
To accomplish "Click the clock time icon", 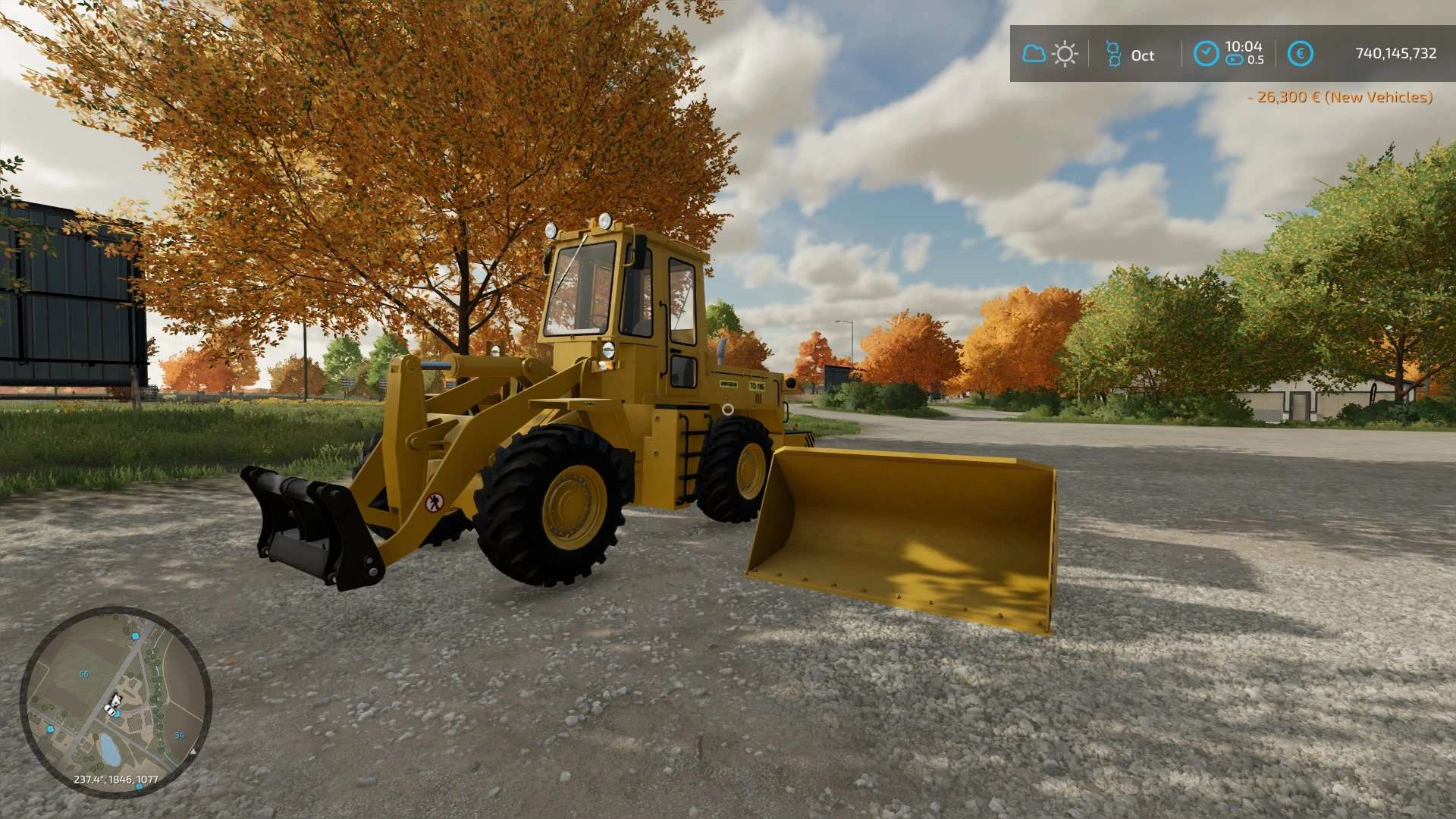I will 1206,53.
